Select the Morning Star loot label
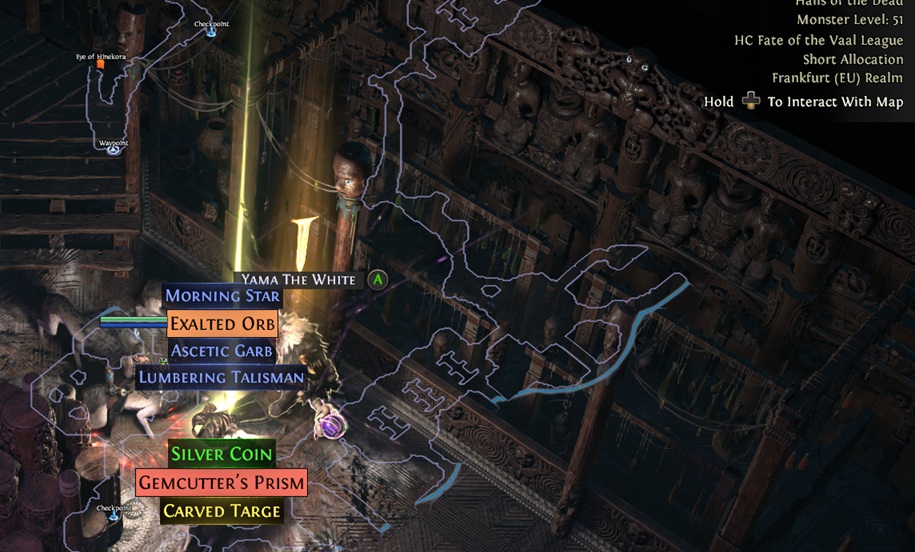 pyautogui.click(x=222, y=296)
